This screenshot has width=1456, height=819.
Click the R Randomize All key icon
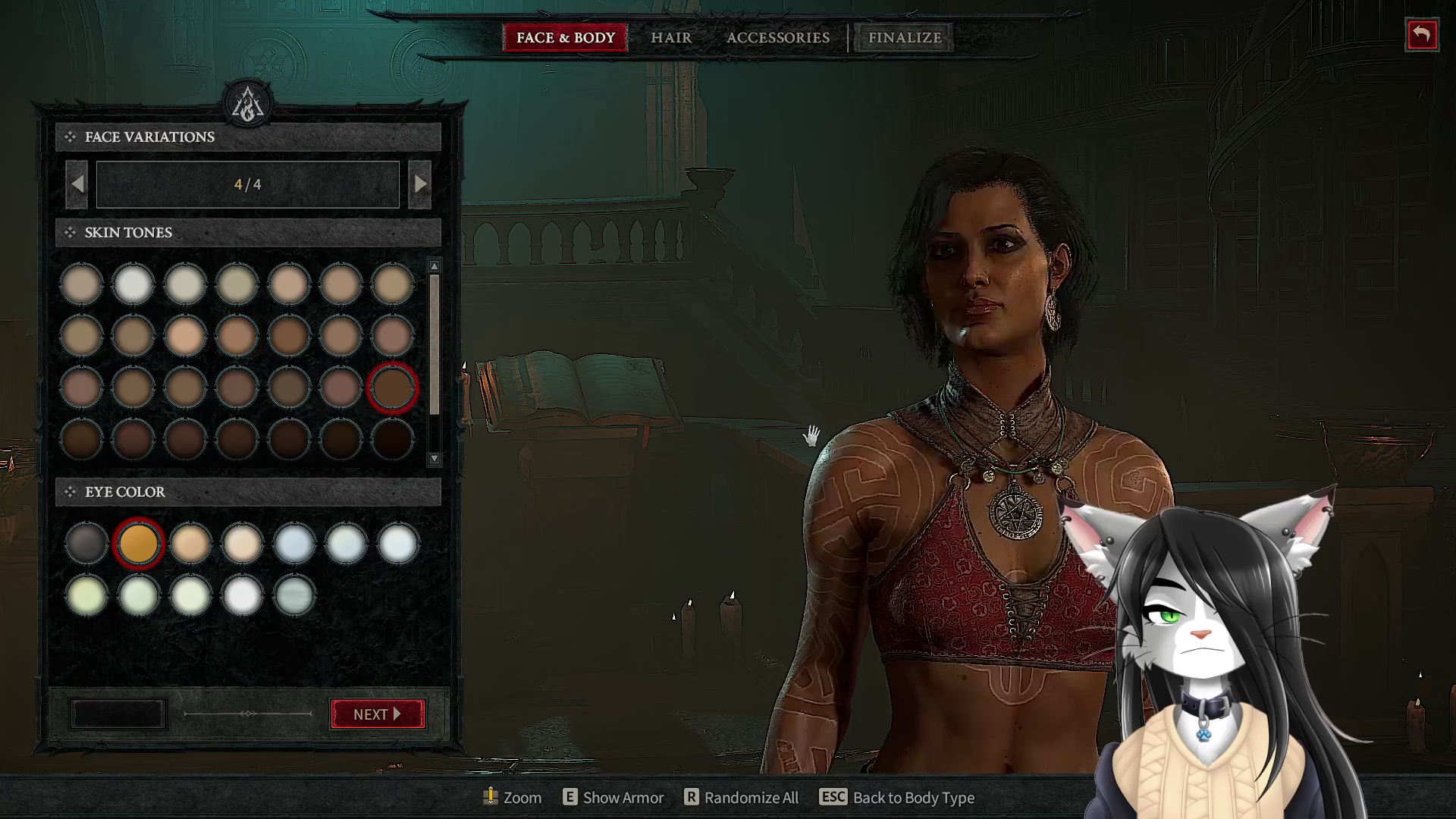[691, 797]
